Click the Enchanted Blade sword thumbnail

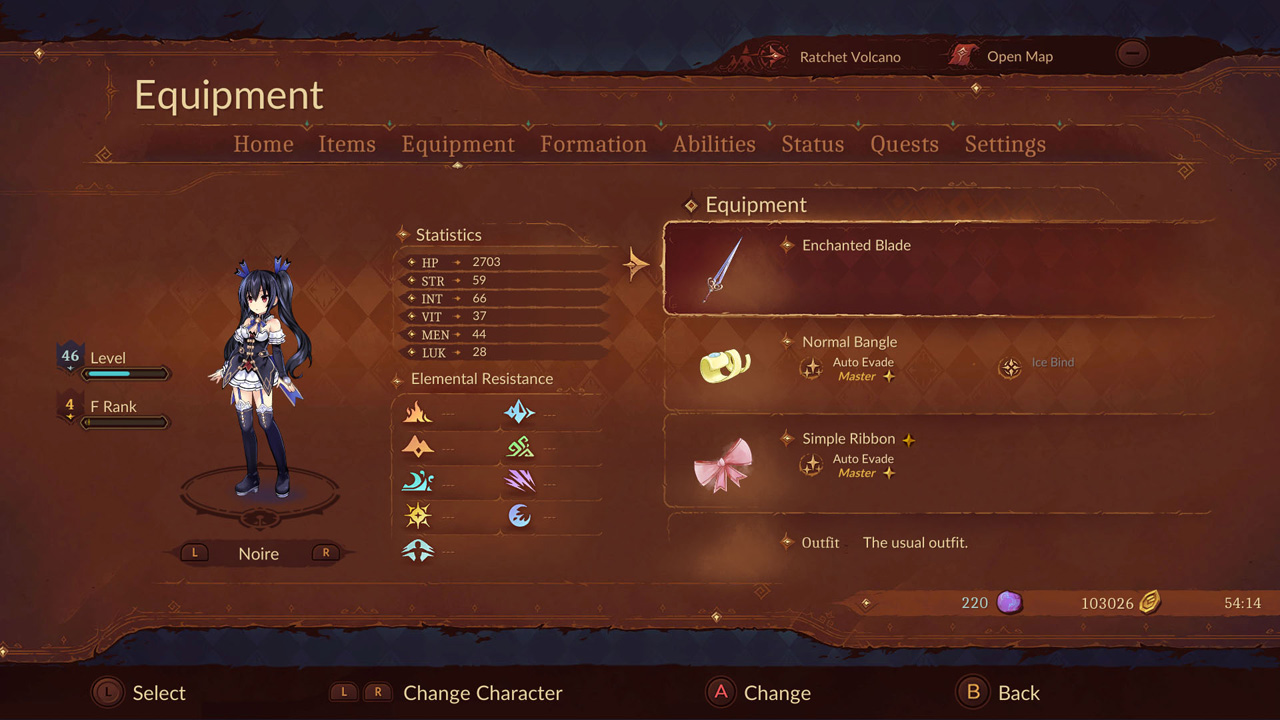coord(725,267)
